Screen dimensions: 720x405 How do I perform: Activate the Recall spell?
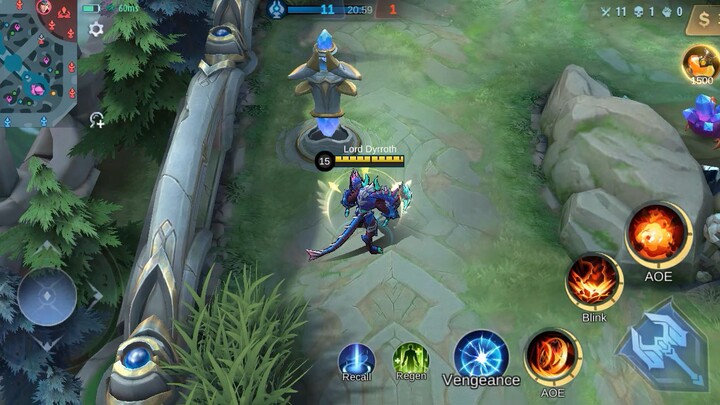coord(356,359)
